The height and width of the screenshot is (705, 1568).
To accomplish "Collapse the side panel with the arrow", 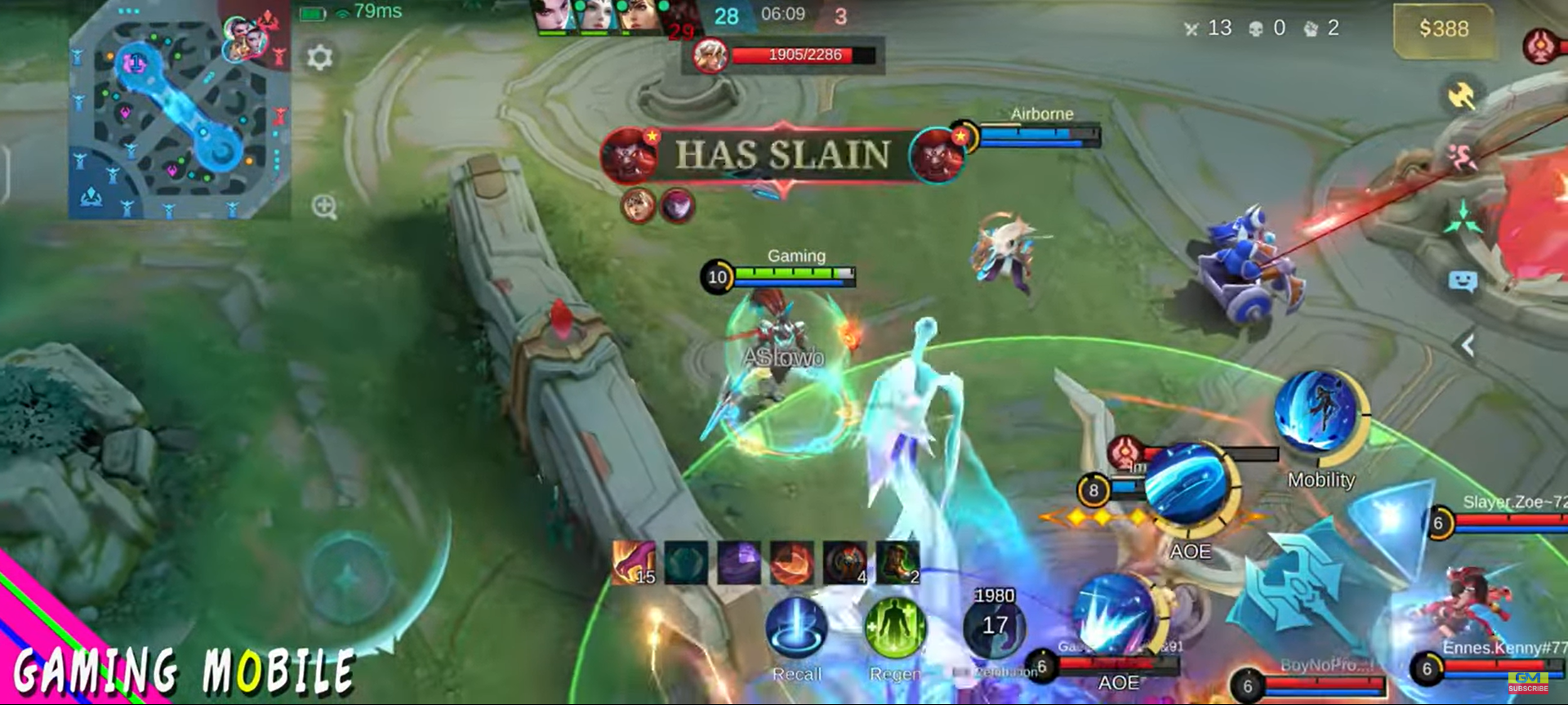I will (x=1468, y=345).
